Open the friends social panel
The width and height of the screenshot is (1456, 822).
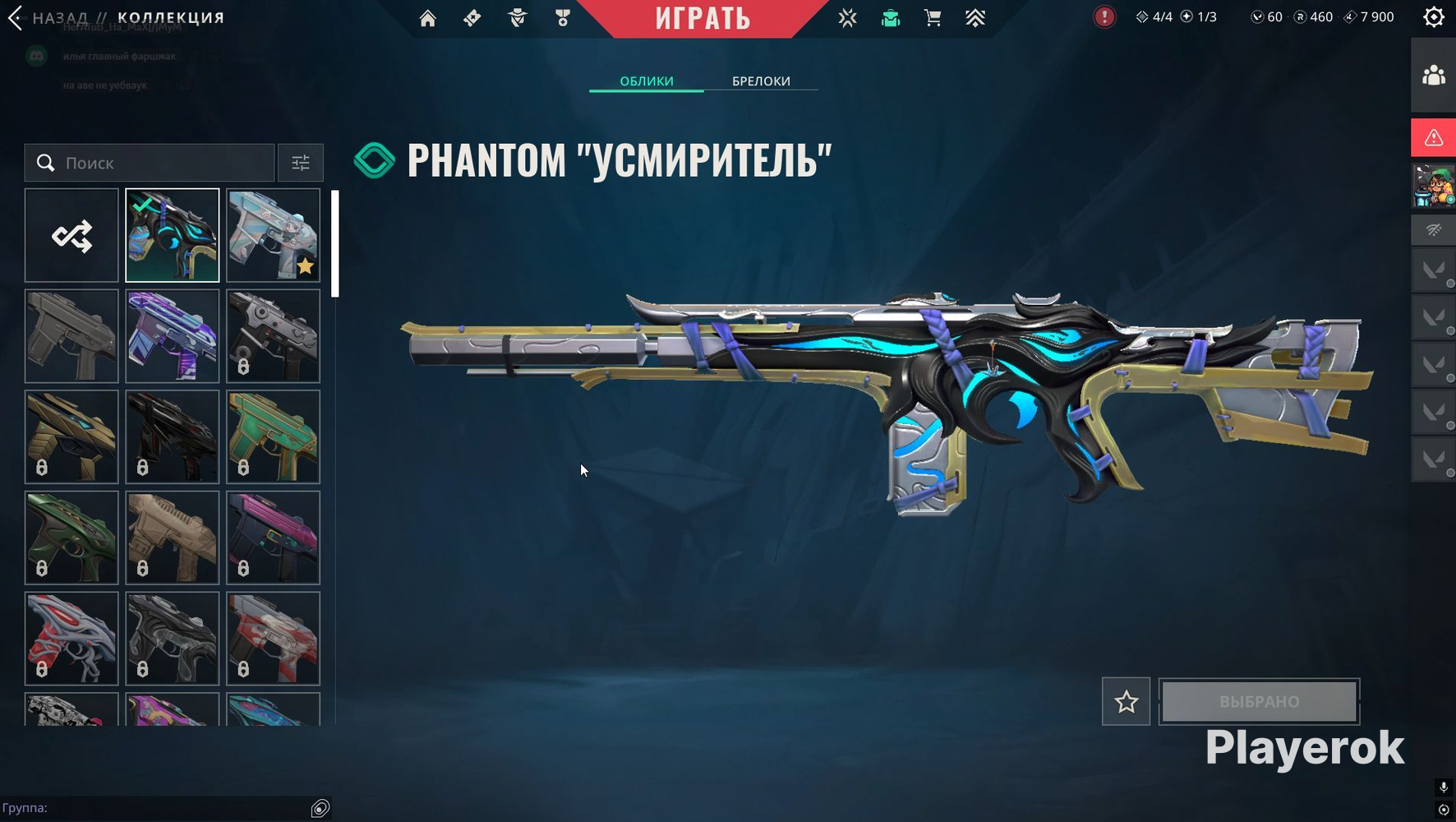[1434, 76]
